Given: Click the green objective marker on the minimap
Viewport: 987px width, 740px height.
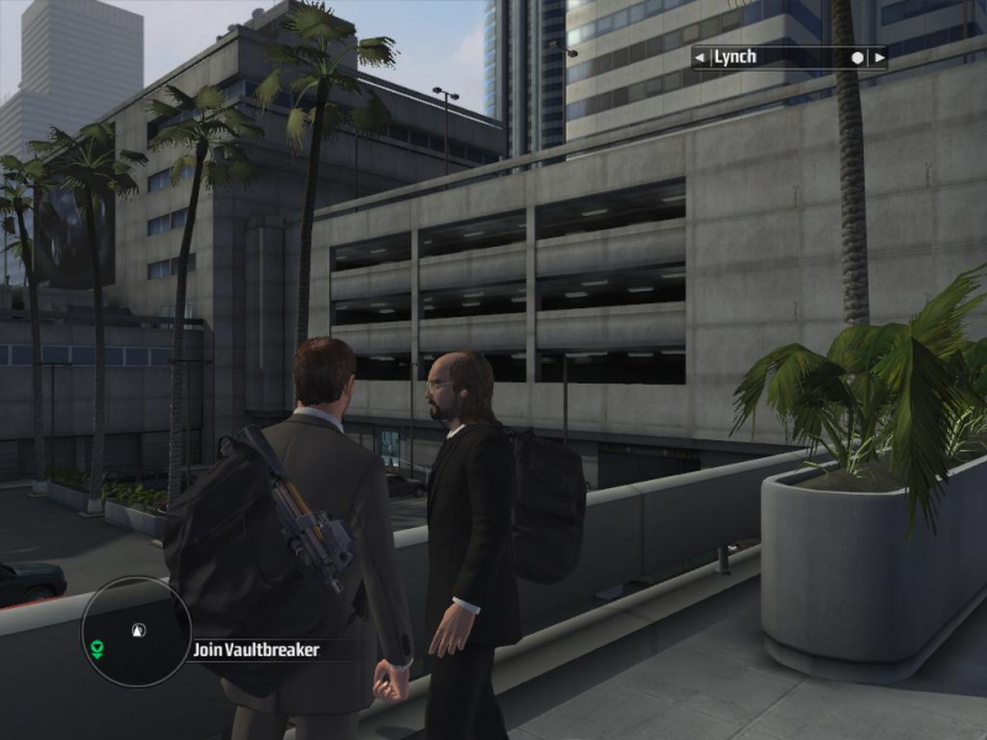Looking at the screenshot, I should click(x=97, y=650).
